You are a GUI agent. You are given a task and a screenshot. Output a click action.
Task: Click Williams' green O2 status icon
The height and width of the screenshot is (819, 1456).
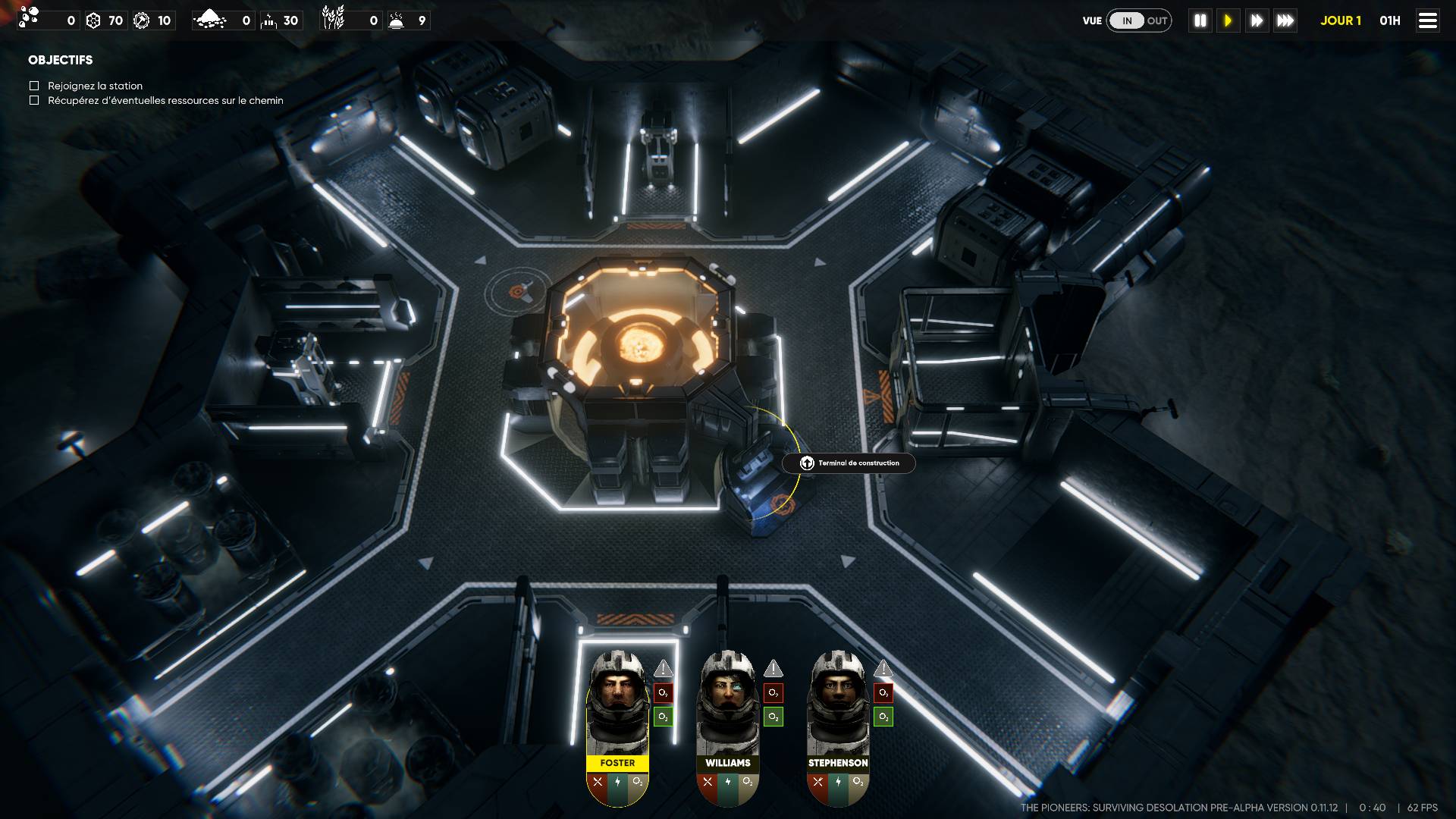(773, 717)
